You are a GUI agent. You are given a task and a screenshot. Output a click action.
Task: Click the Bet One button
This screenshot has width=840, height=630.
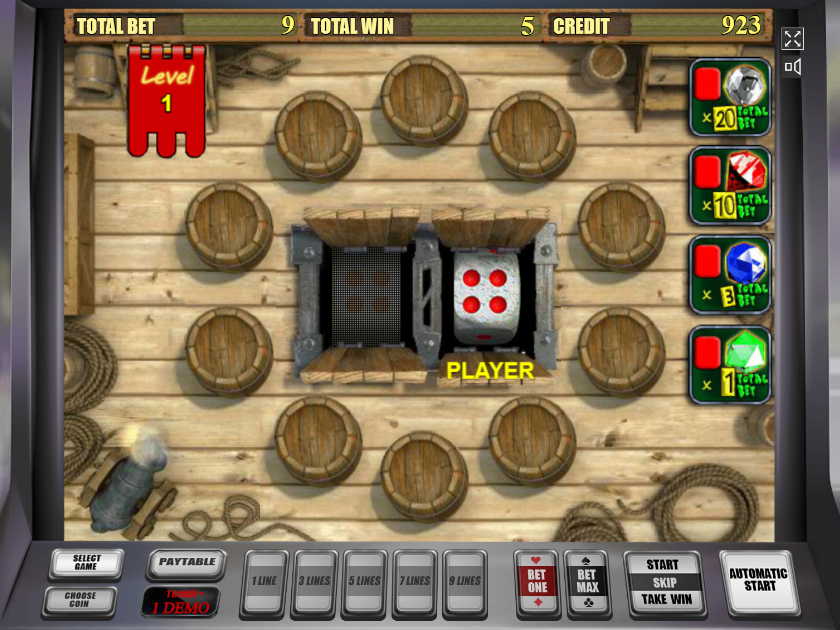pyautogui.click(x=537, y=581)
